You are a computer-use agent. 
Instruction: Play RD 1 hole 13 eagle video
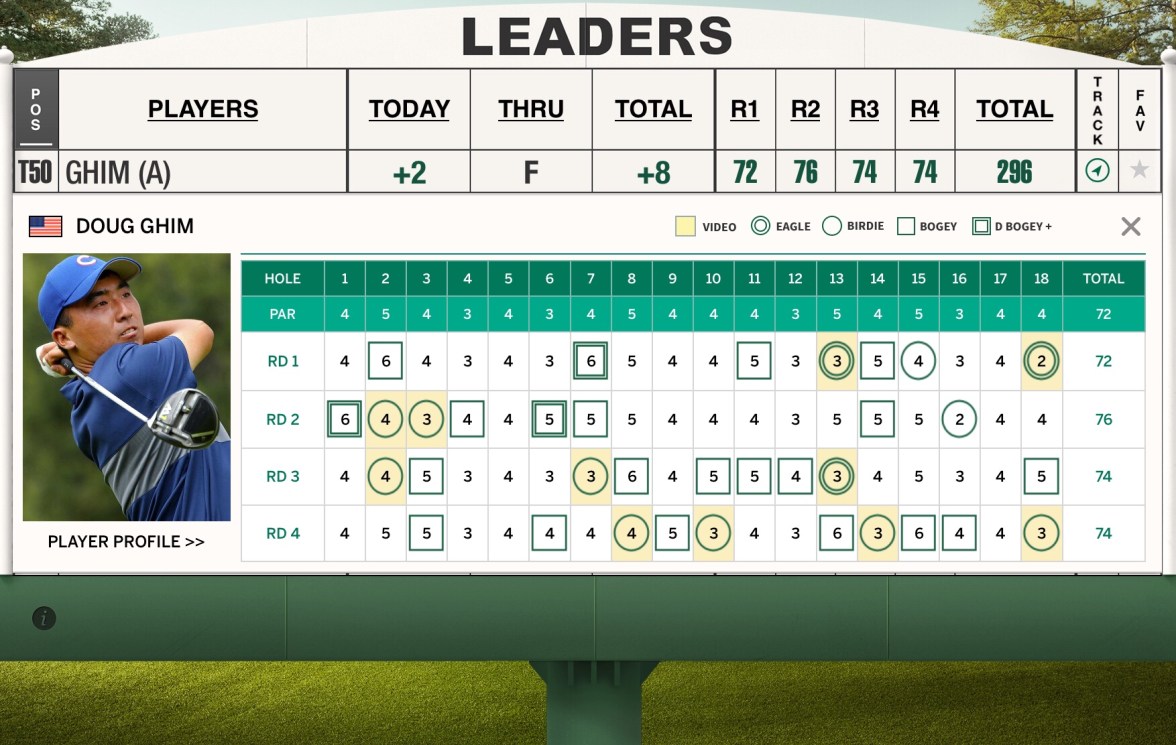836,361
